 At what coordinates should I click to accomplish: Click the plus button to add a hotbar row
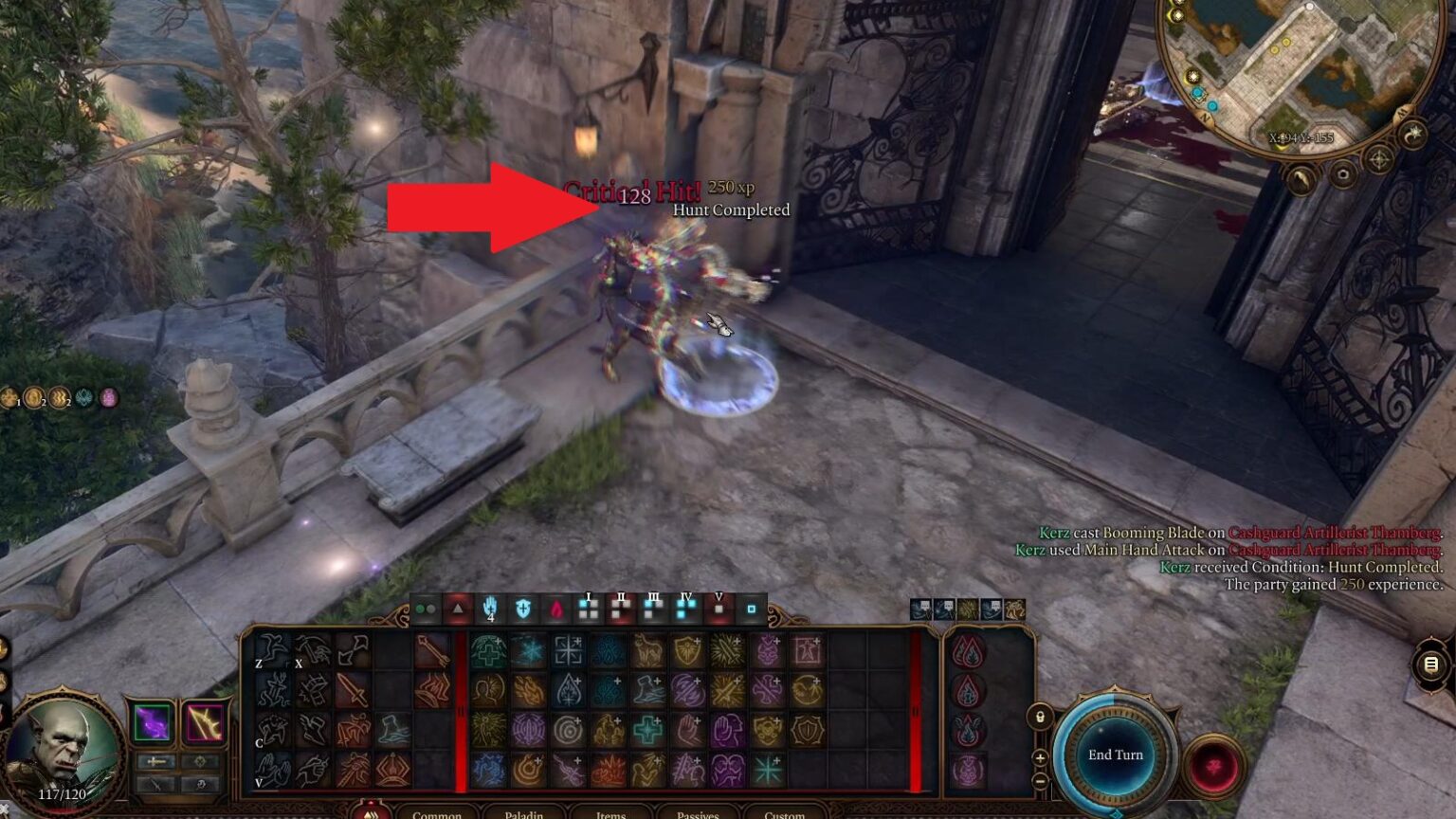coord(1040,757)
